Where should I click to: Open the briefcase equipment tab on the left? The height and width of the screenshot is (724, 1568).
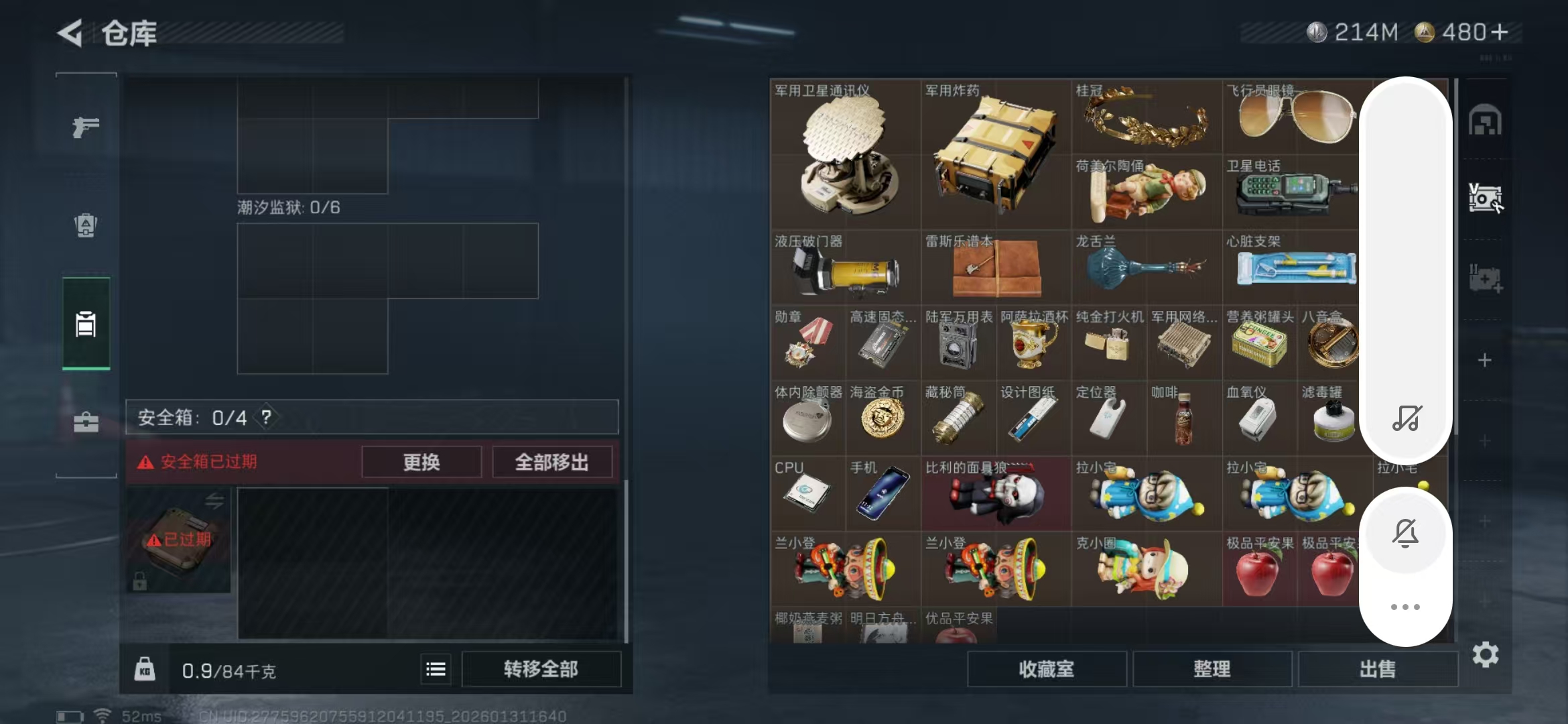[85, 422]
